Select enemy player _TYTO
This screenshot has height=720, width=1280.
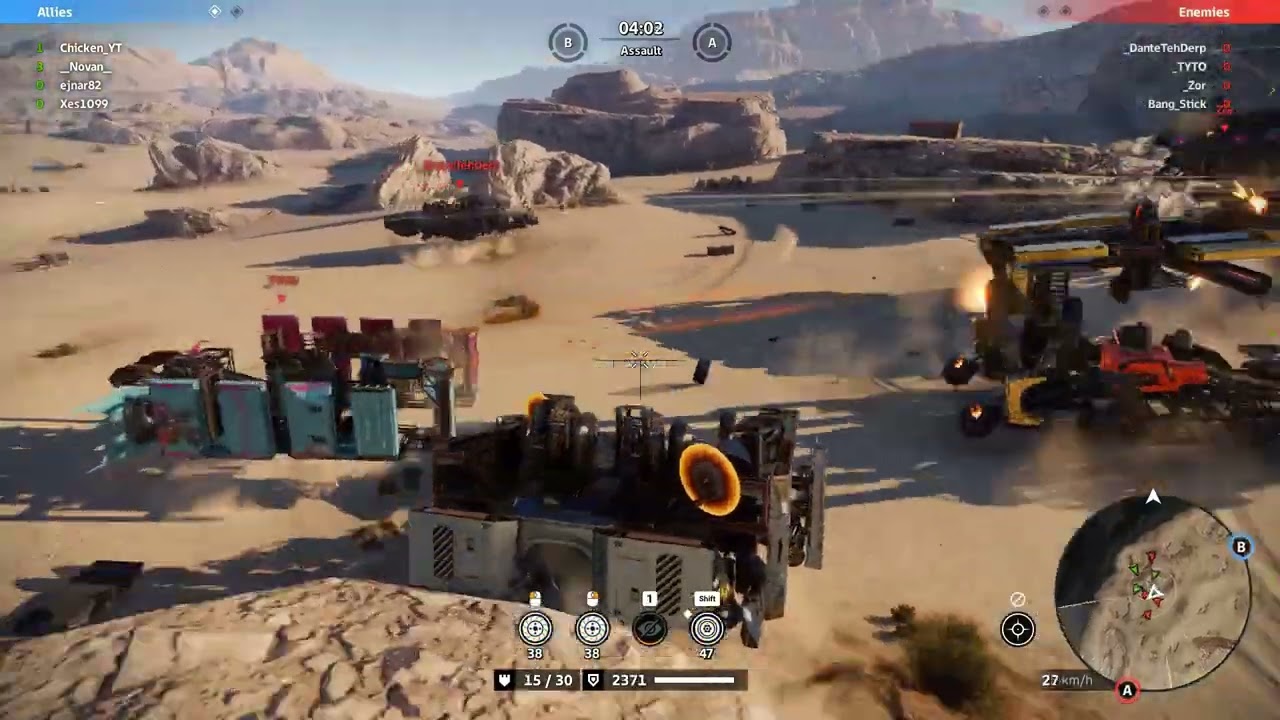coord(1189,67)
